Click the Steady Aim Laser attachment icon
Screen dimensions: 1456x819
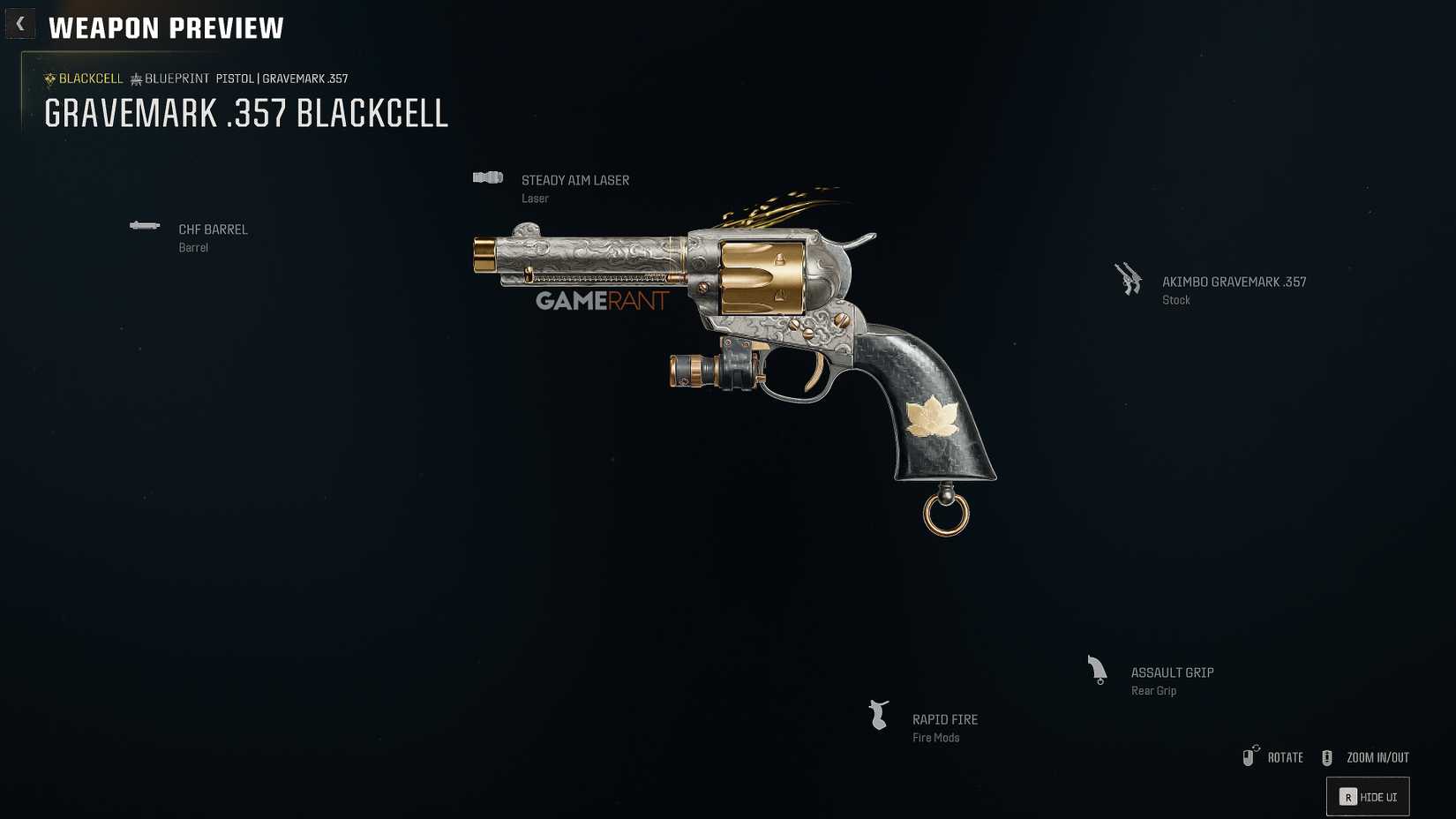tap(487, 177)
